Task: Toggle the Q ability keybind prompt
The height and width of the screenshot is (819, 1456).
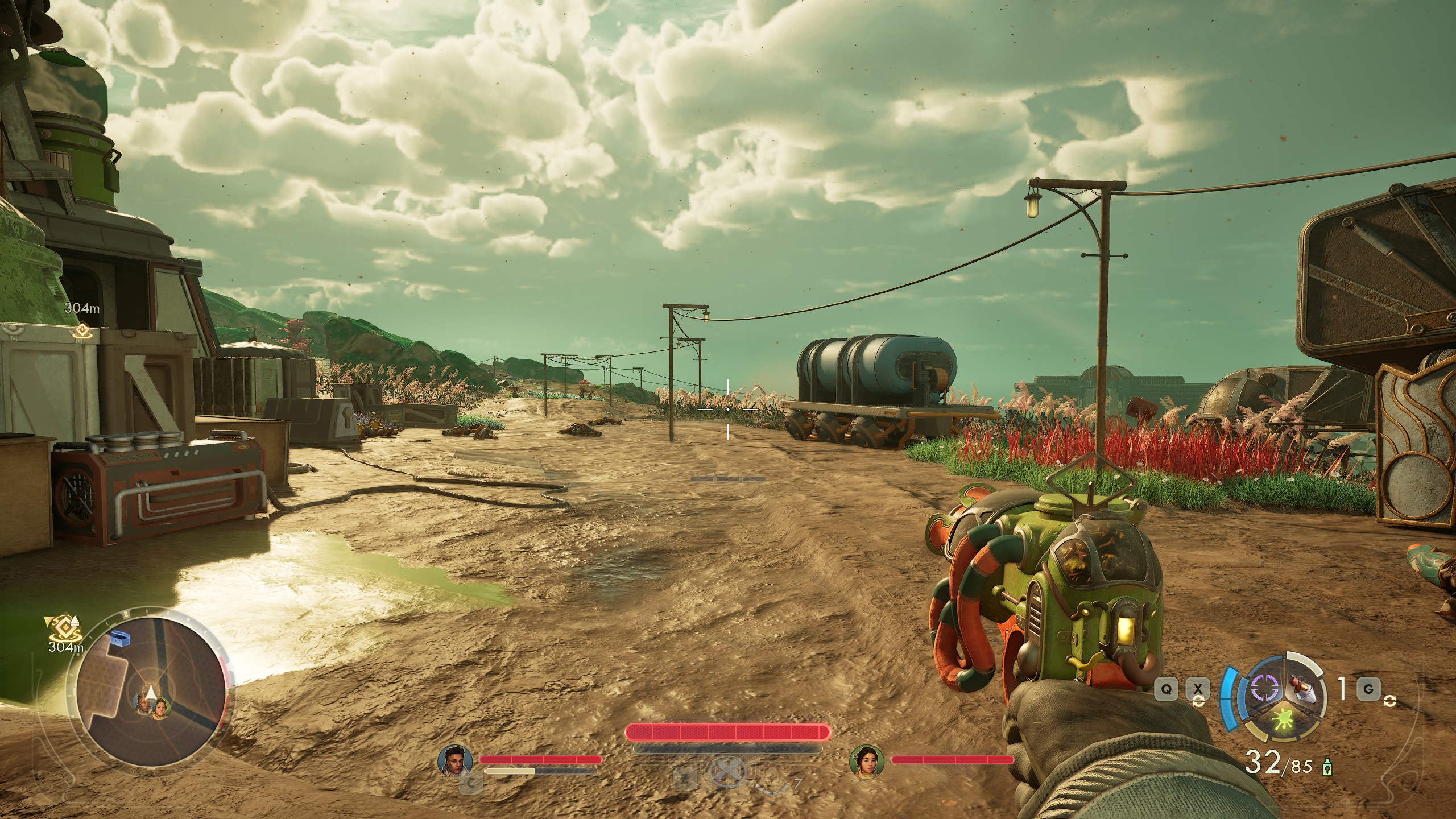Action: coord(1167,689)
